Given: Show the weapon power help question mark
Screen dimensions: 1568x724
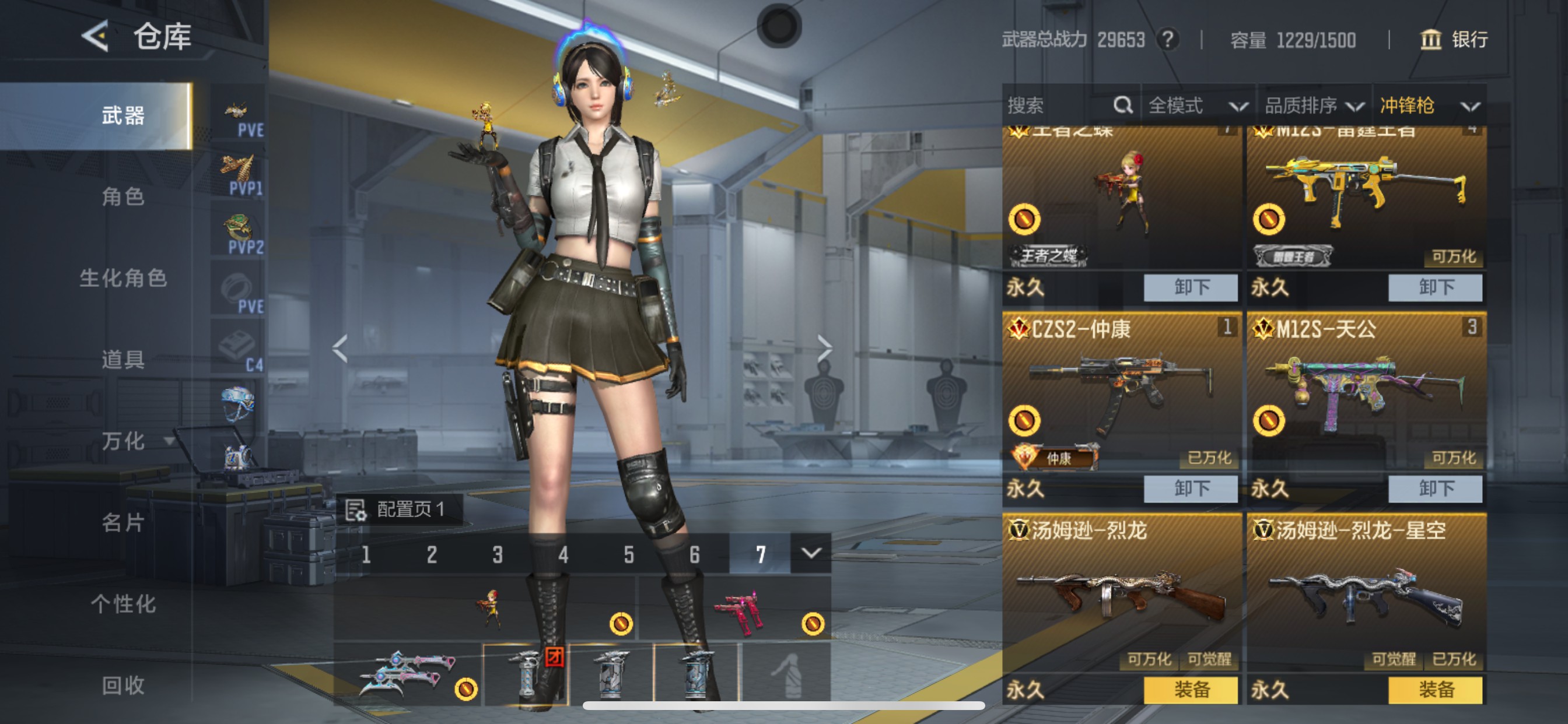Looking at the screenshot, I should 1167,40.
